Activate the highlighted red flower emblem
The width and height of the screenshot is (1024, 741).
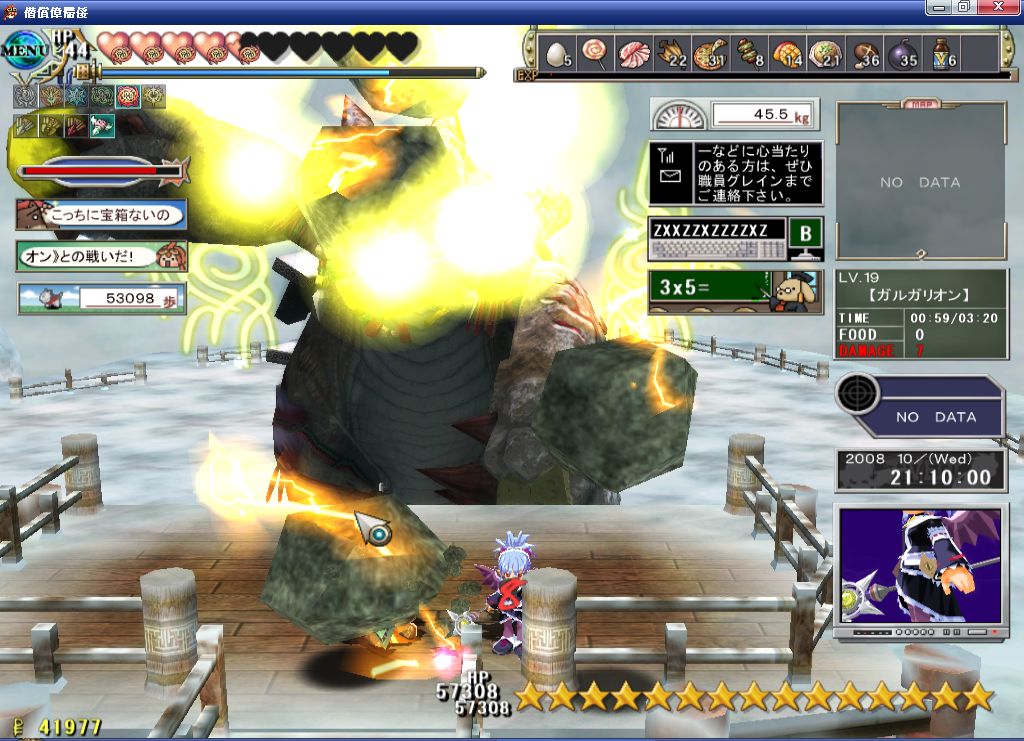[128, 97]
